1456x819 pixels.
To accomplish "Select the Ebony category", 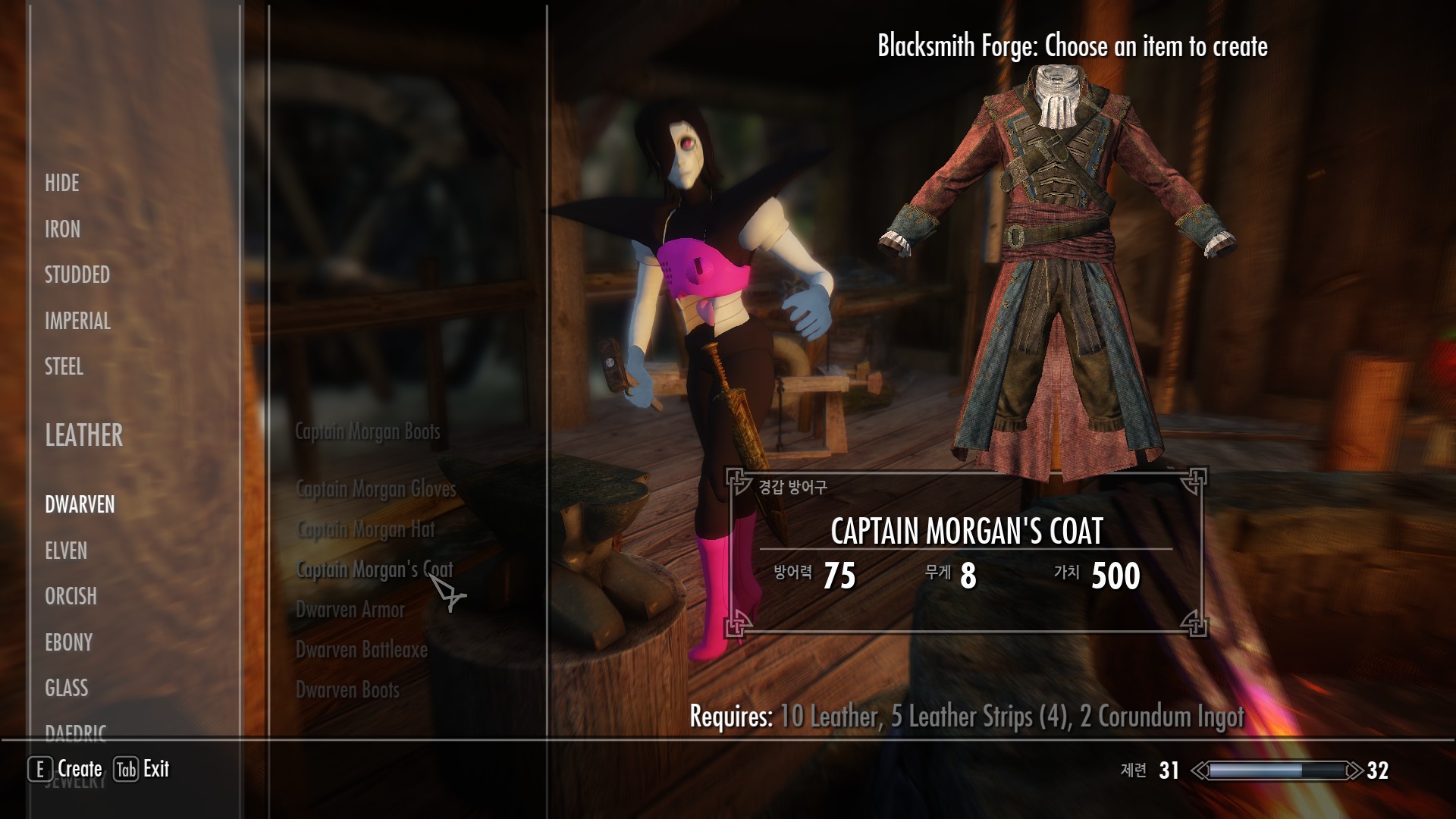I will pyautogui.click(x=68, y=642).
